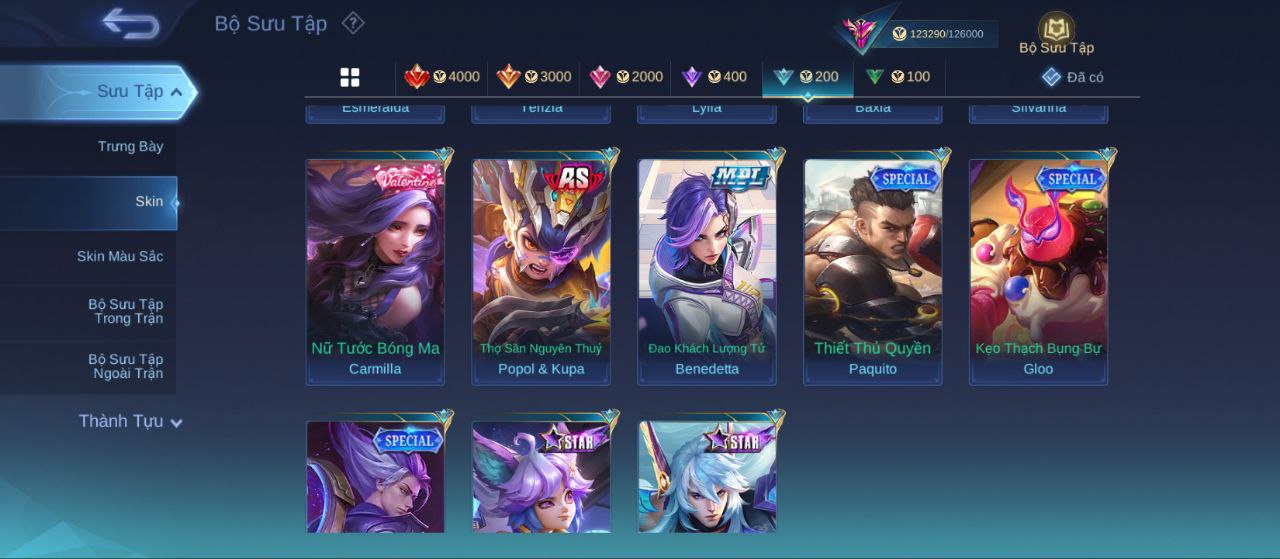Viewport: 1280px width, 559px height.
Task: Switch to the 4000 points tier tab
Action: pos(442,77)
